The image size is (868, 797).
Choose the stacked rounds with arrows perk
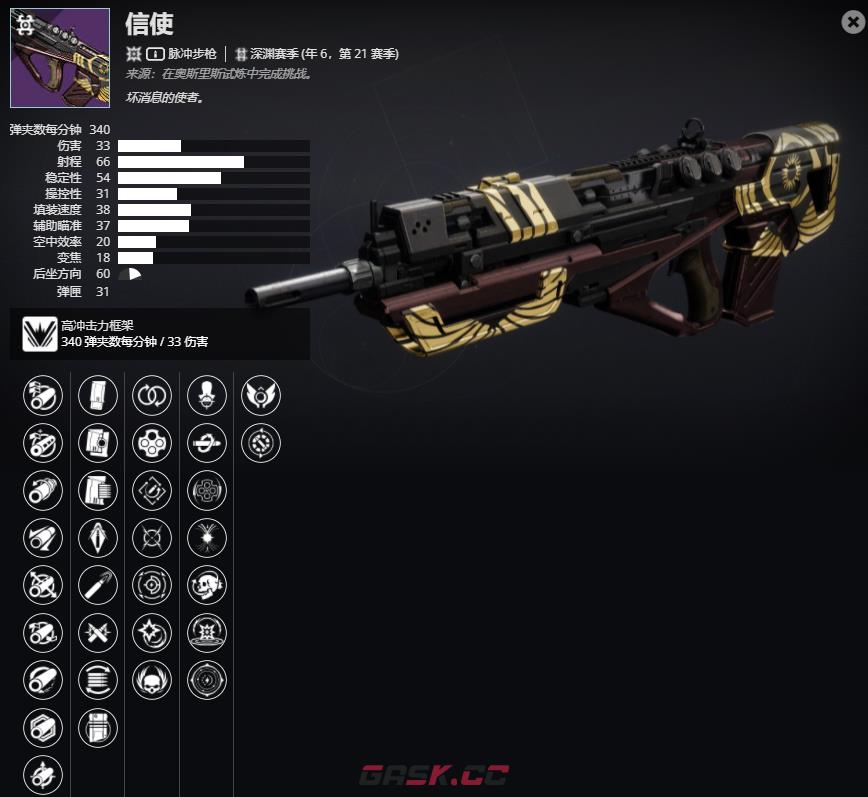[98, 680]
